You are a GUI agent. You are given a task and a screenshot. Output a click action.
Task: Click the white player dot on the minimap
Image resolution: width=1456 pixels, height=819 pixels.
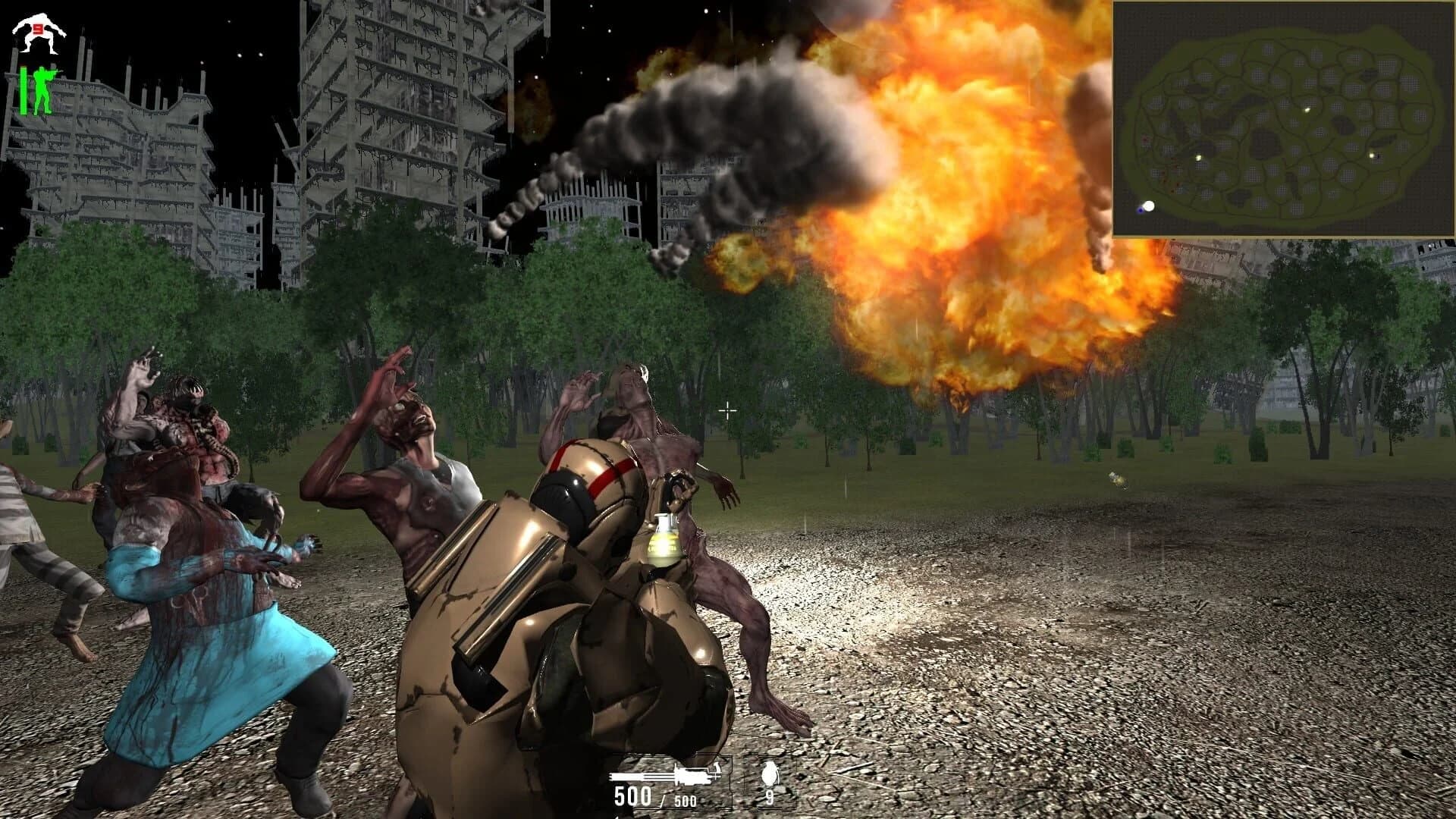(1149, 206)
